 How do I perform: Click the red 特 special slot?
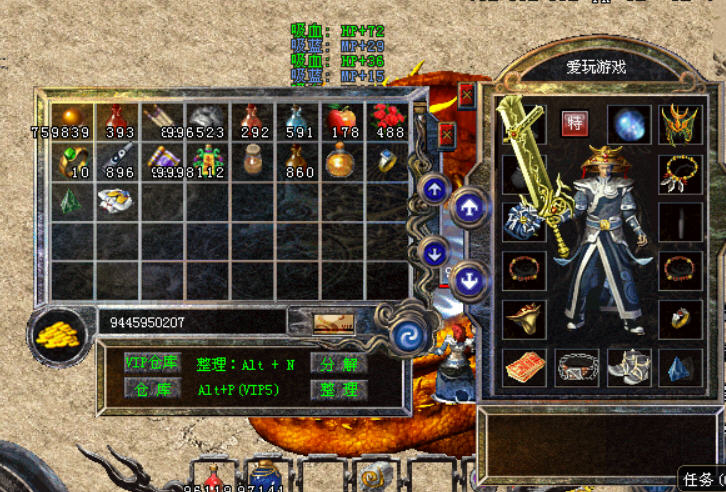(x=574, y=123)
